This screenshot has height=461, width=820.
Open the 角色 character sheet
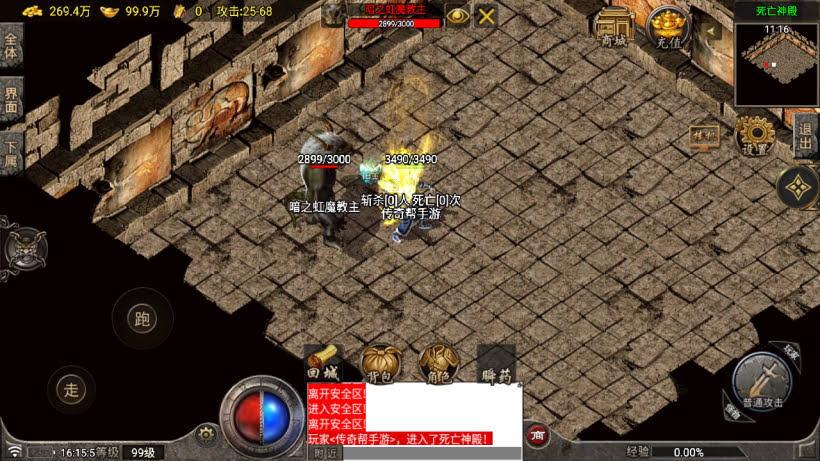[438, 362]
